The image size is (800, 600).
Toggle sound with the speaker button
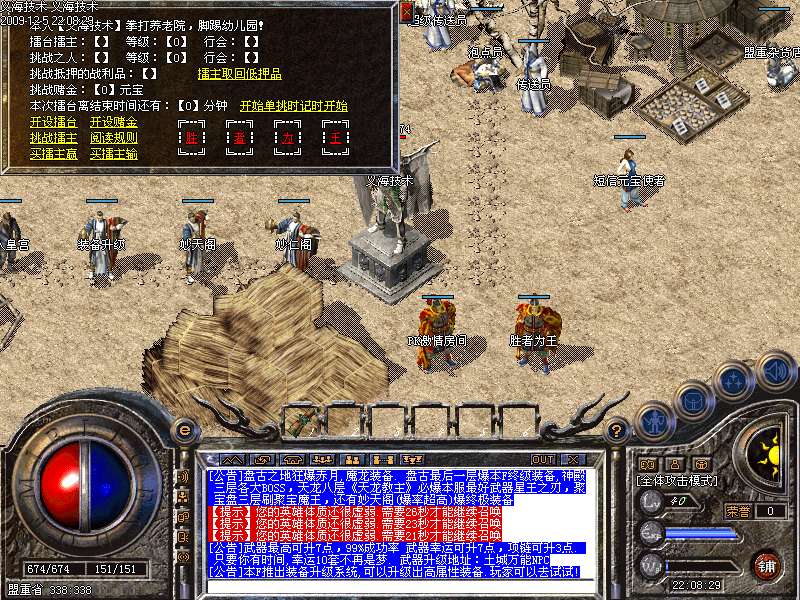pyautogui.click(x=775, y=371)
